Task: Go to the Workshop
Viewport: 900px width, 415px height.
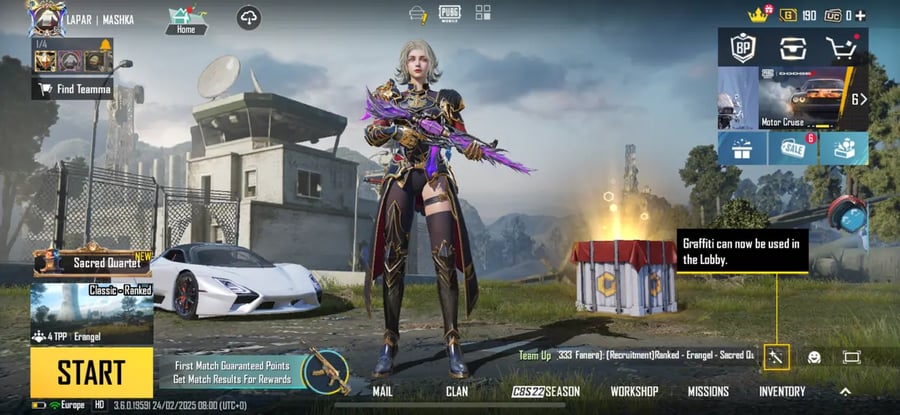Action: point(634,391)
